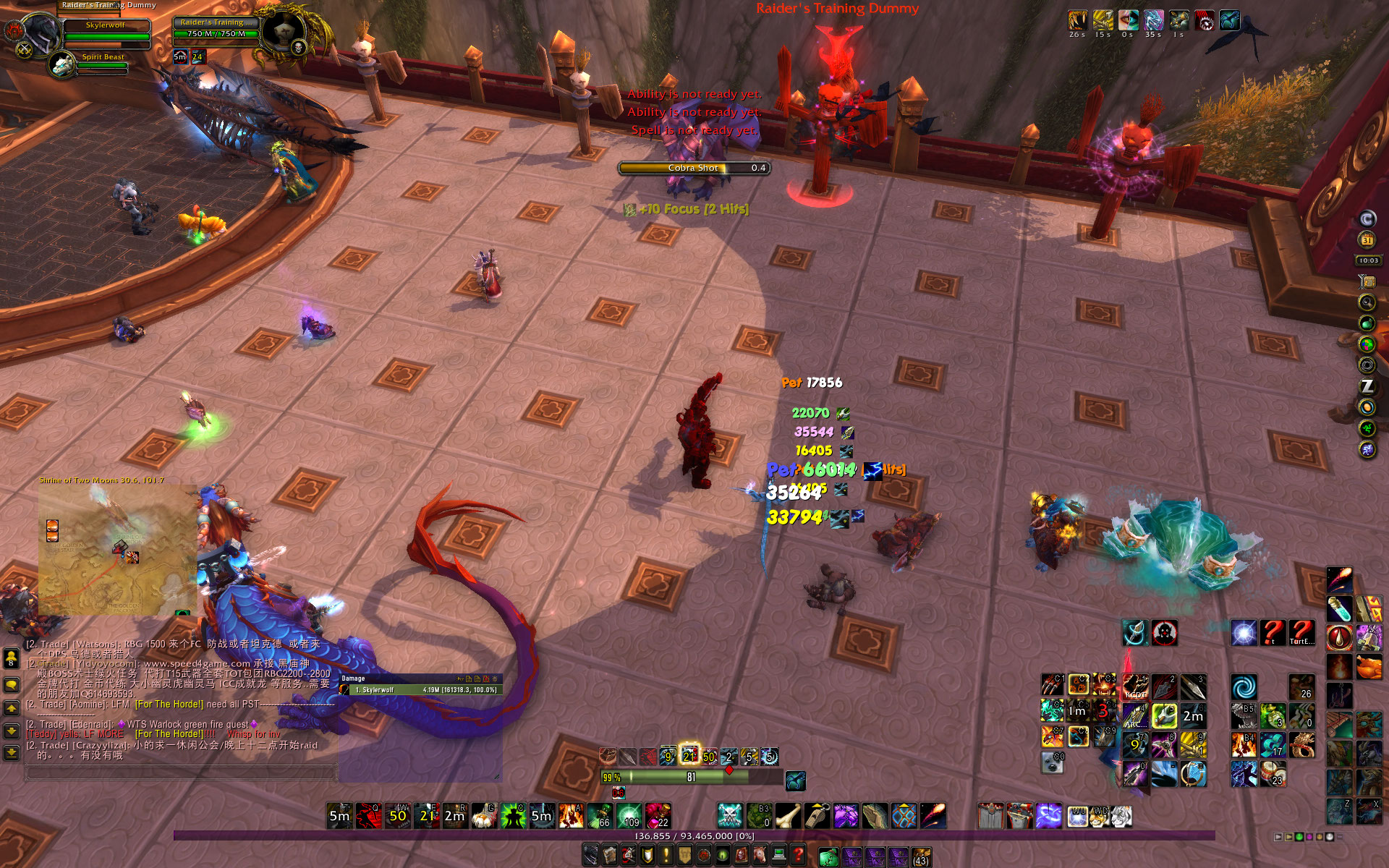Screen dimensions: 1389x868
Task: Open the chat speech bubble menu
Action: tap(12, 685)
